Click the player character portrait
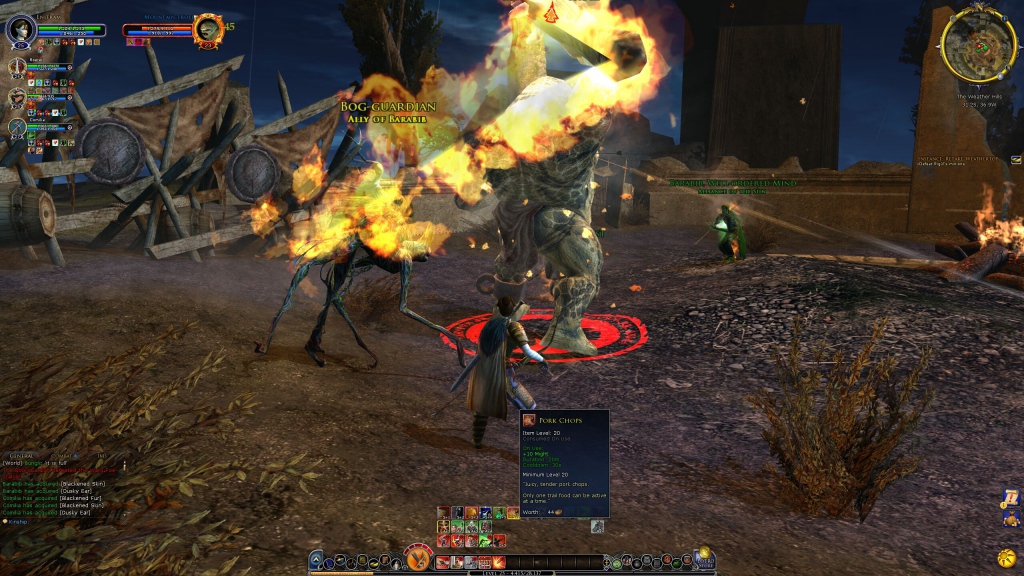The width and height of the screenshot is (1024, 576). pos(20,30)
